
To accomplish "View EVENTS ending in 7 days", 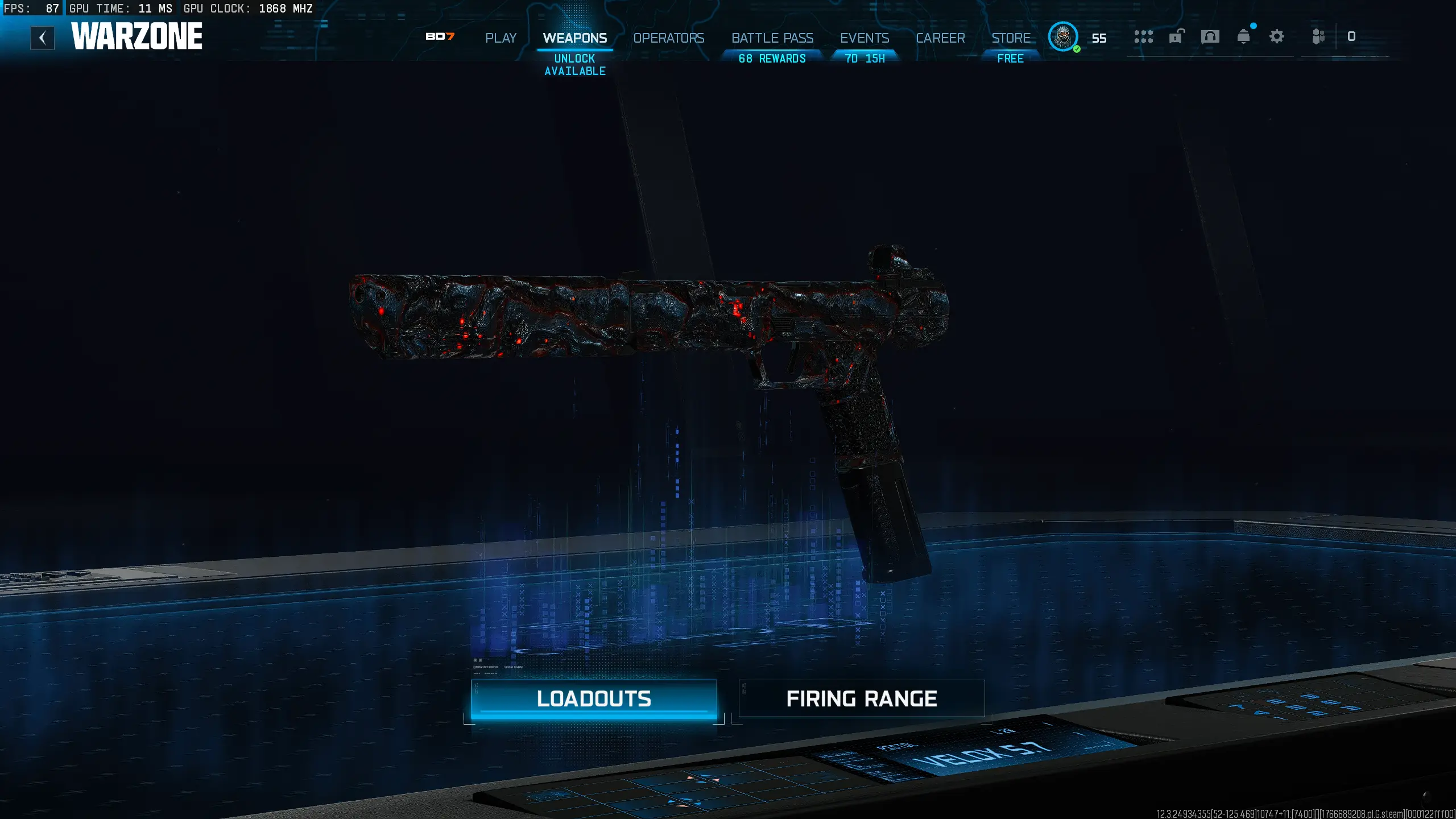I will [x=864, y=38].
